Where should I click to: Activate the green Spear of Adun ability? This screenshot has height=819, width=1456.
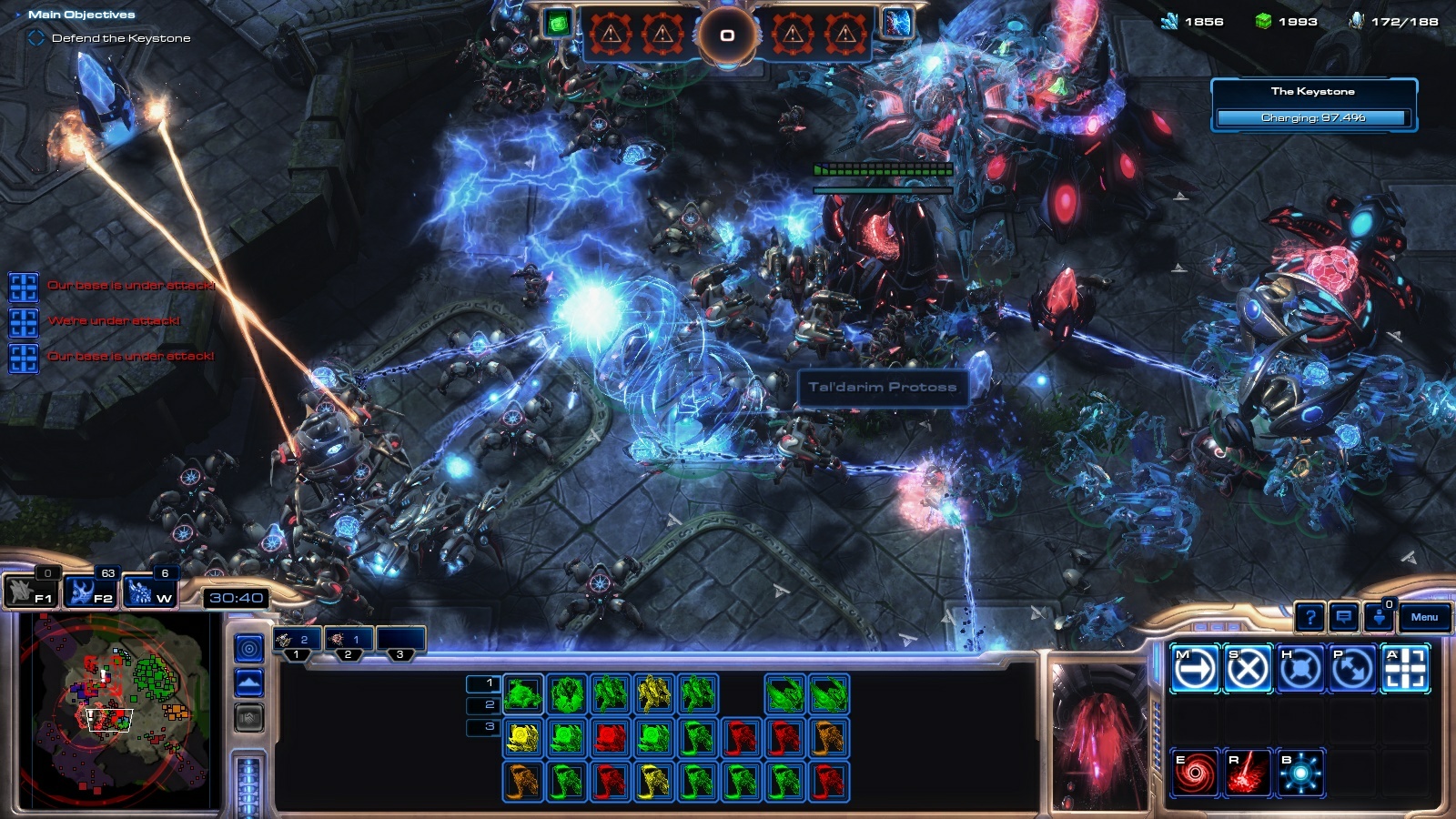pyautogui.click(x=558, y=24)
